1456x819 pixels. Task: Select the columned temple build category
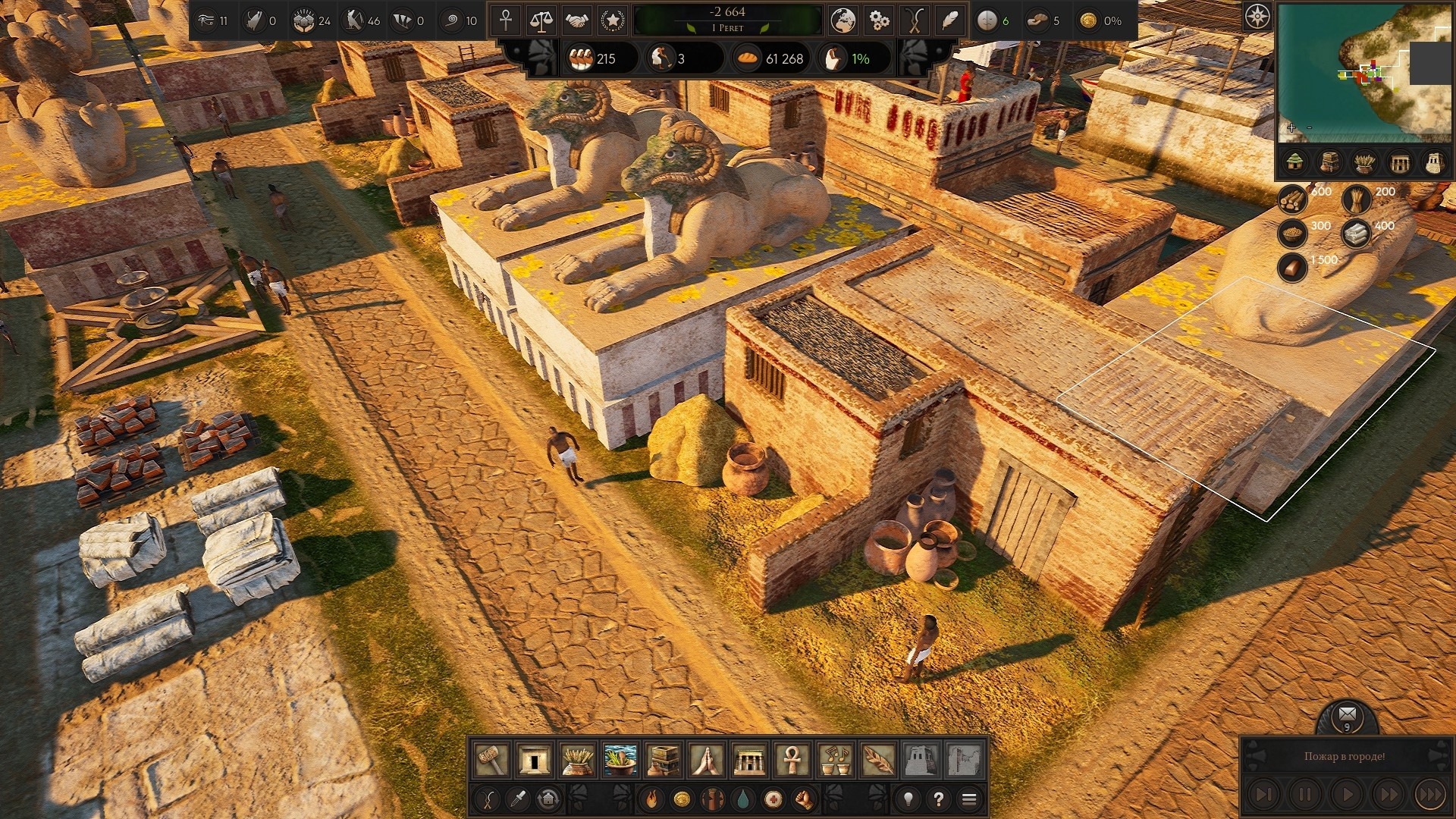(749, 759)
